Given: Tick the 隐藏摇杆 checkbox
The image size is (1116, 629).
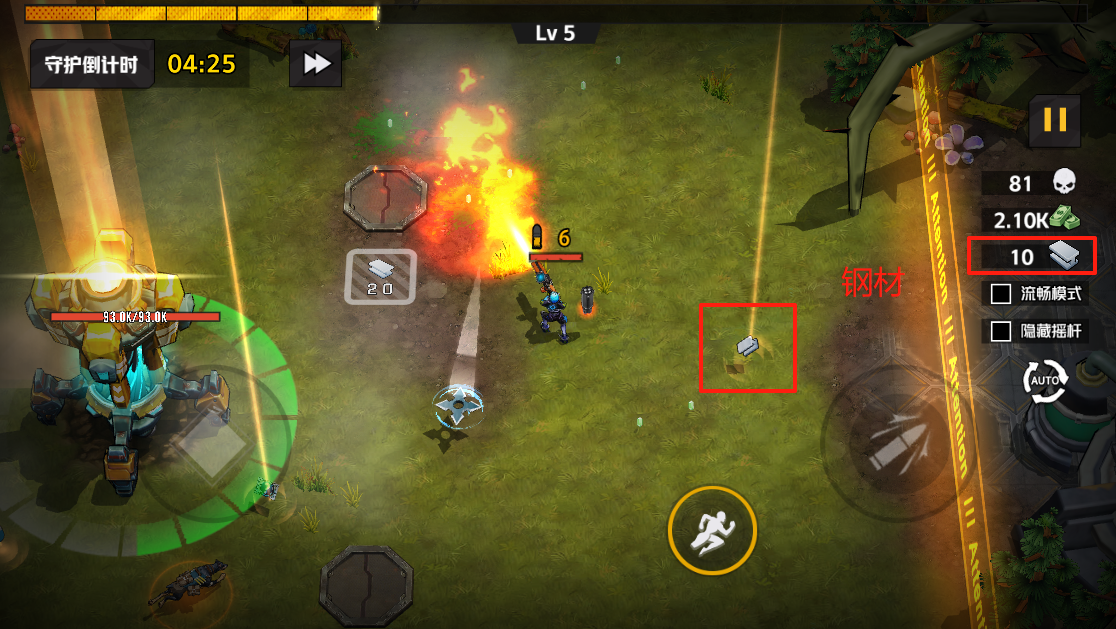Looking at the screenshot, I should click(1000, 331).
